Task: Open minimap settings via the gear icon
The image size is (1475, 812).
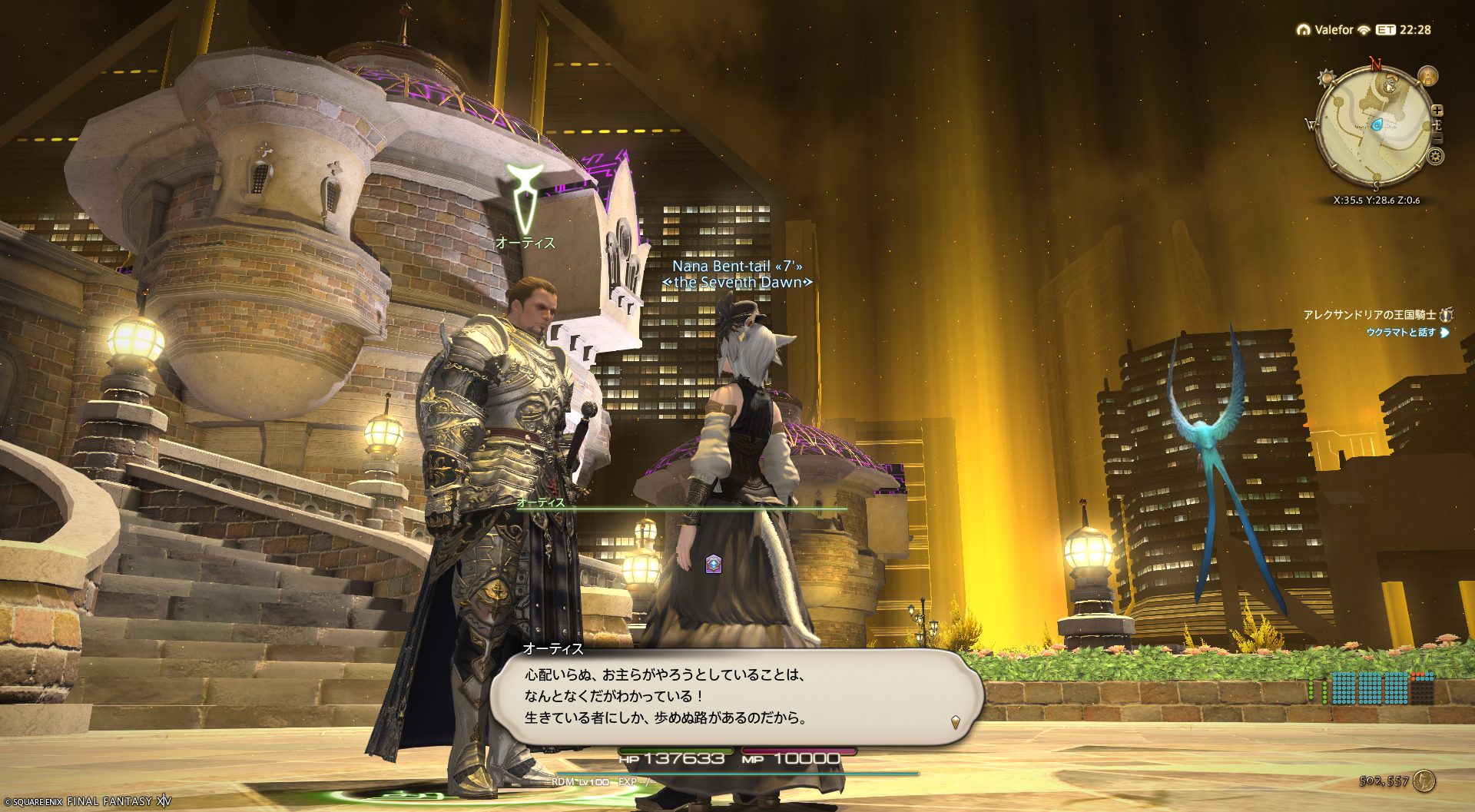Action: click(1435, 157)
